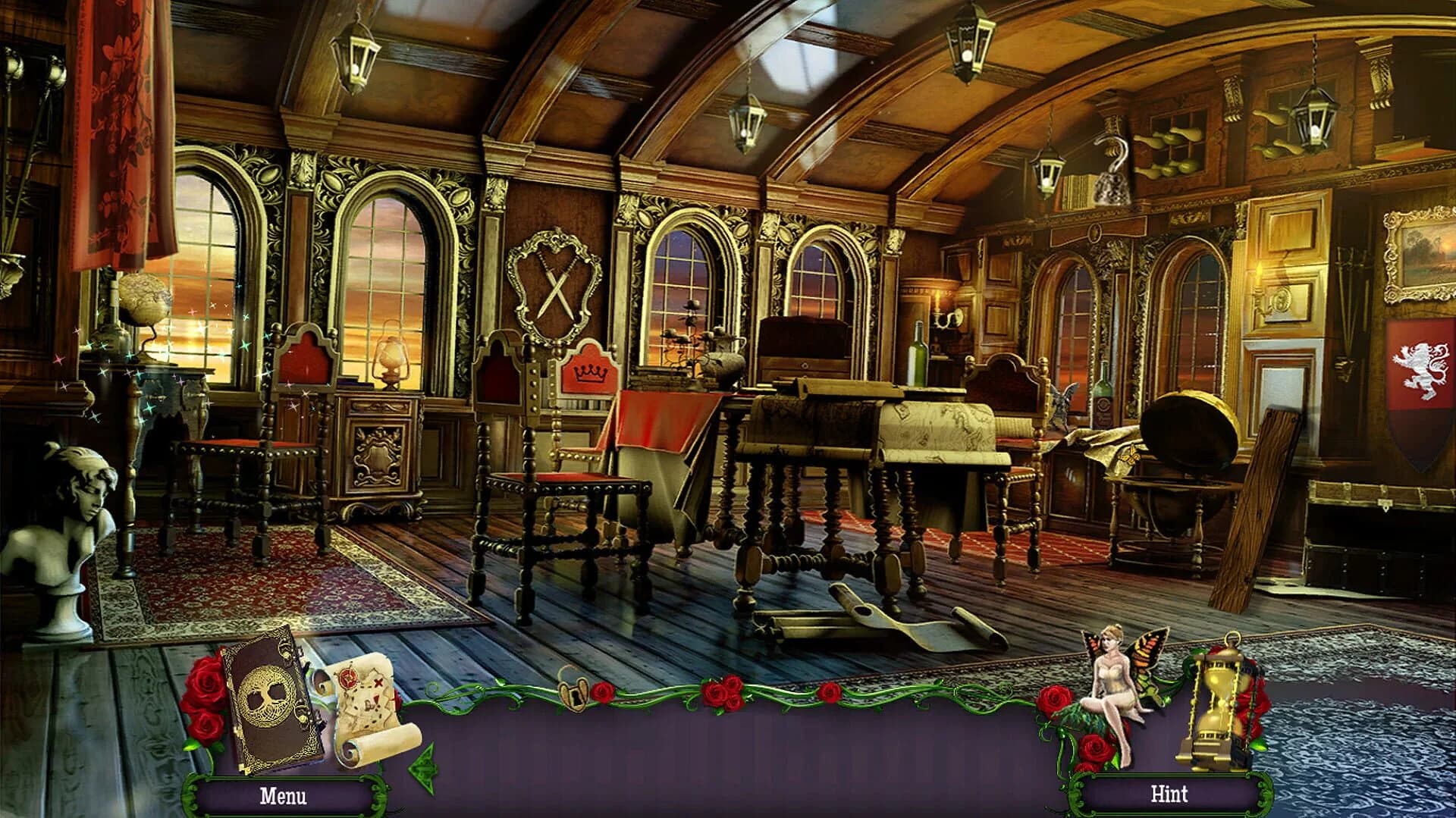Viewport: 1456px width, 818px height.
Task: Click the Menu button
Action: pyautogui.click(x=284, y=798)
